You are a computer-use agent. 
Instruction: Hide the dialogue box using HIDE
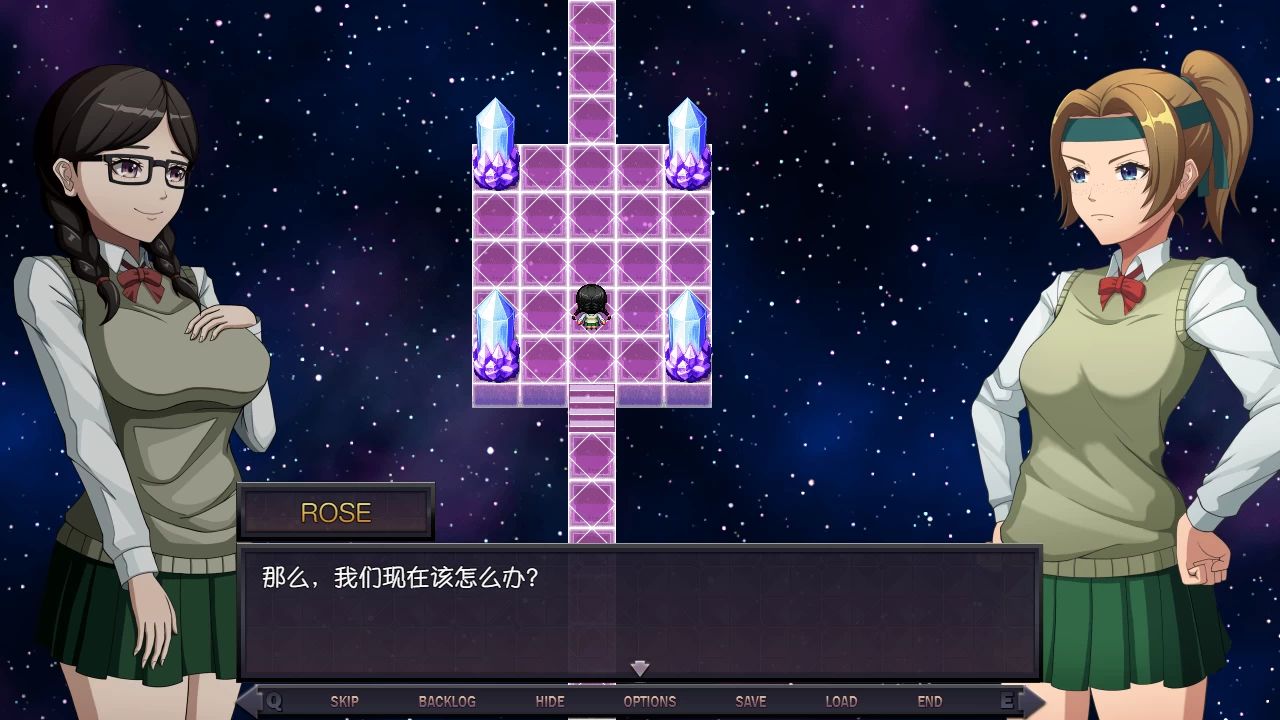tap(550, 701)
